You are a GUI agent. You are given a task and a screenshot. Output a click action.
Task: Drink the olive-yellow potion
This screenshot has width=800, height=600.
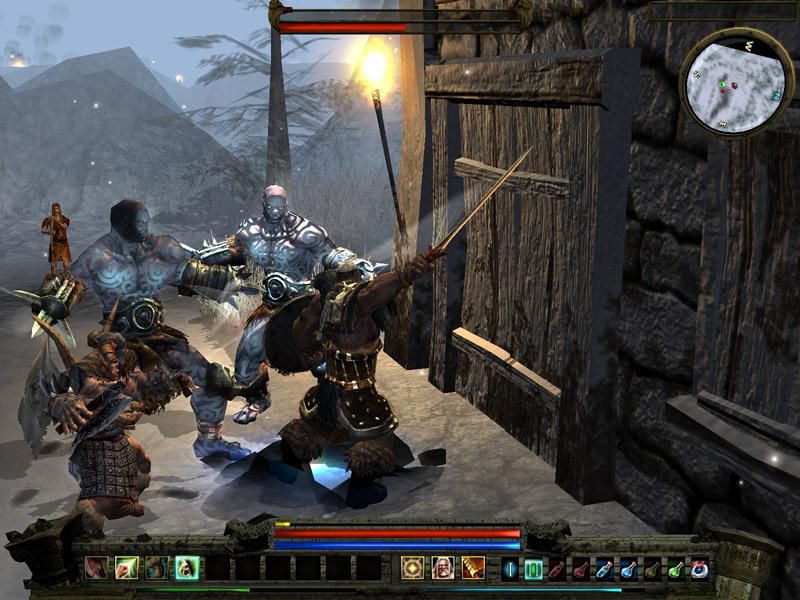pos(653,569)
